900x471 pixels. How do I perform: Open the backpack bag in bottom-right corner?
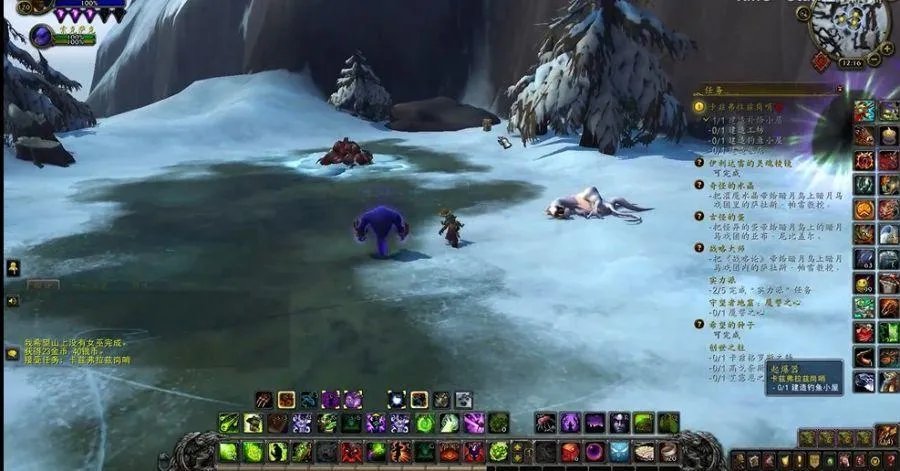click(885, 436)
